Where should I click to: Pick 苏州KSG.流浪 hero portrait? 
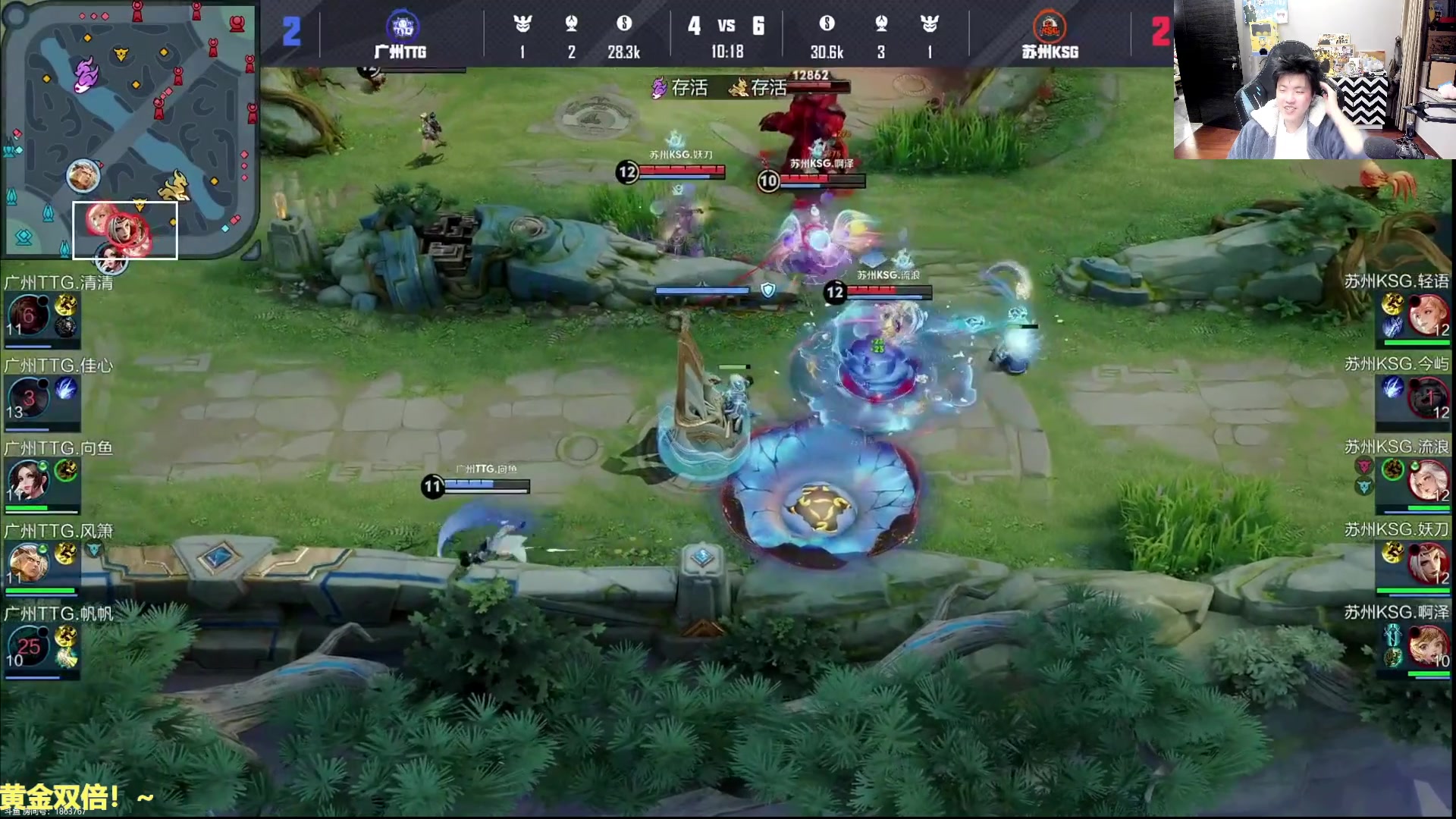click(1428, 480)
